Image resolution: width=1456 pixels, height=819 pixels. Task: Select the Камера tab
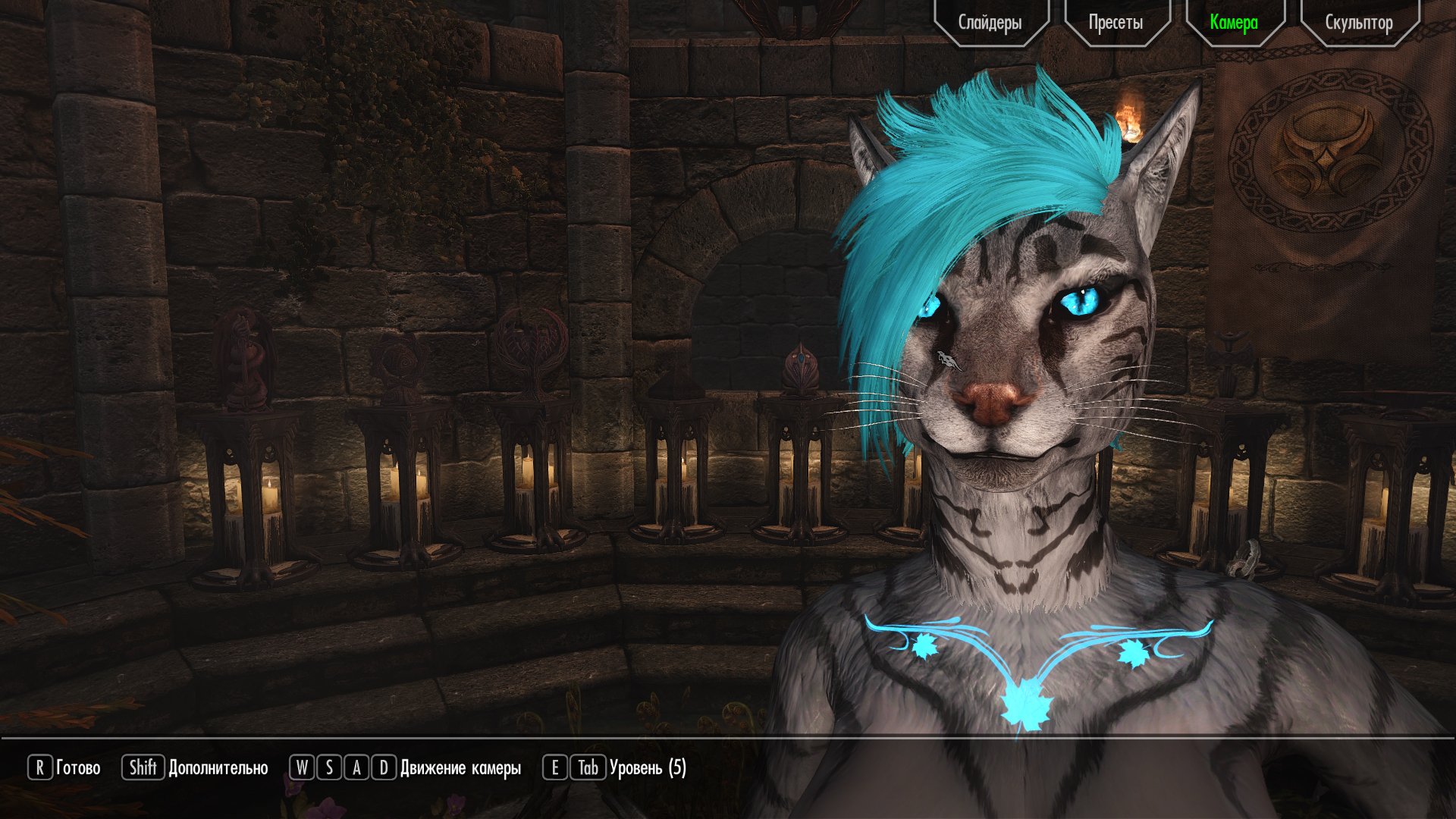click(x=1234, y=23)
